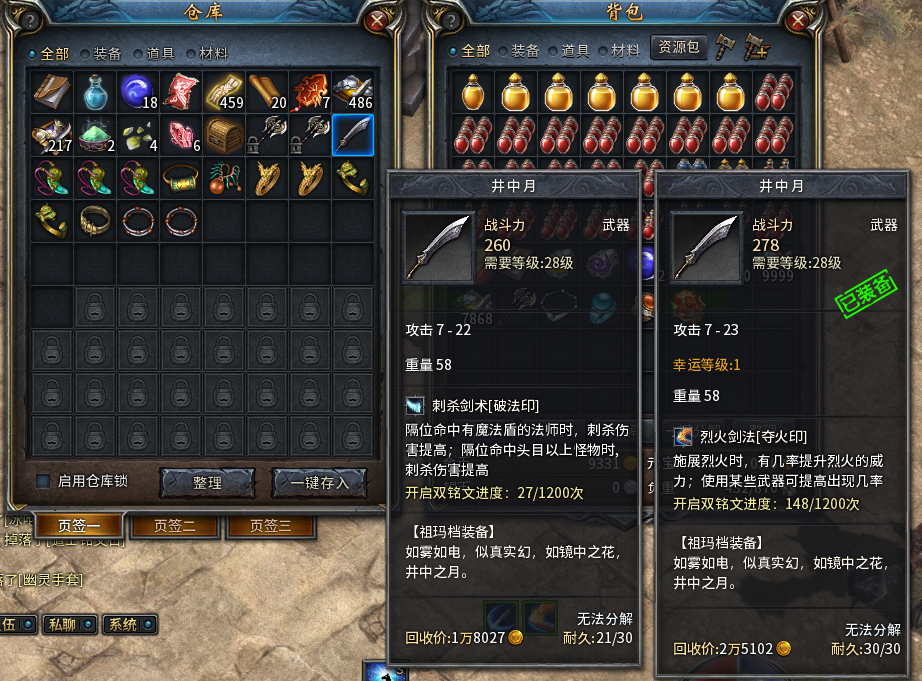Close the 仓库 warehouse window
The height and width of the screenshot is (681, 922).
pos(377,20)
